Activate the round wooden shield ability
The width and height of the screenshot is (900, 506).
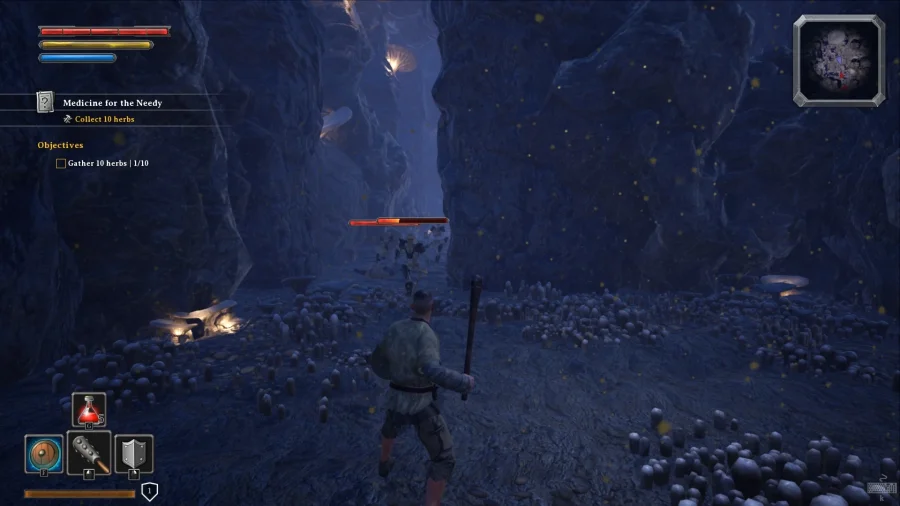(x=43, y=453)
